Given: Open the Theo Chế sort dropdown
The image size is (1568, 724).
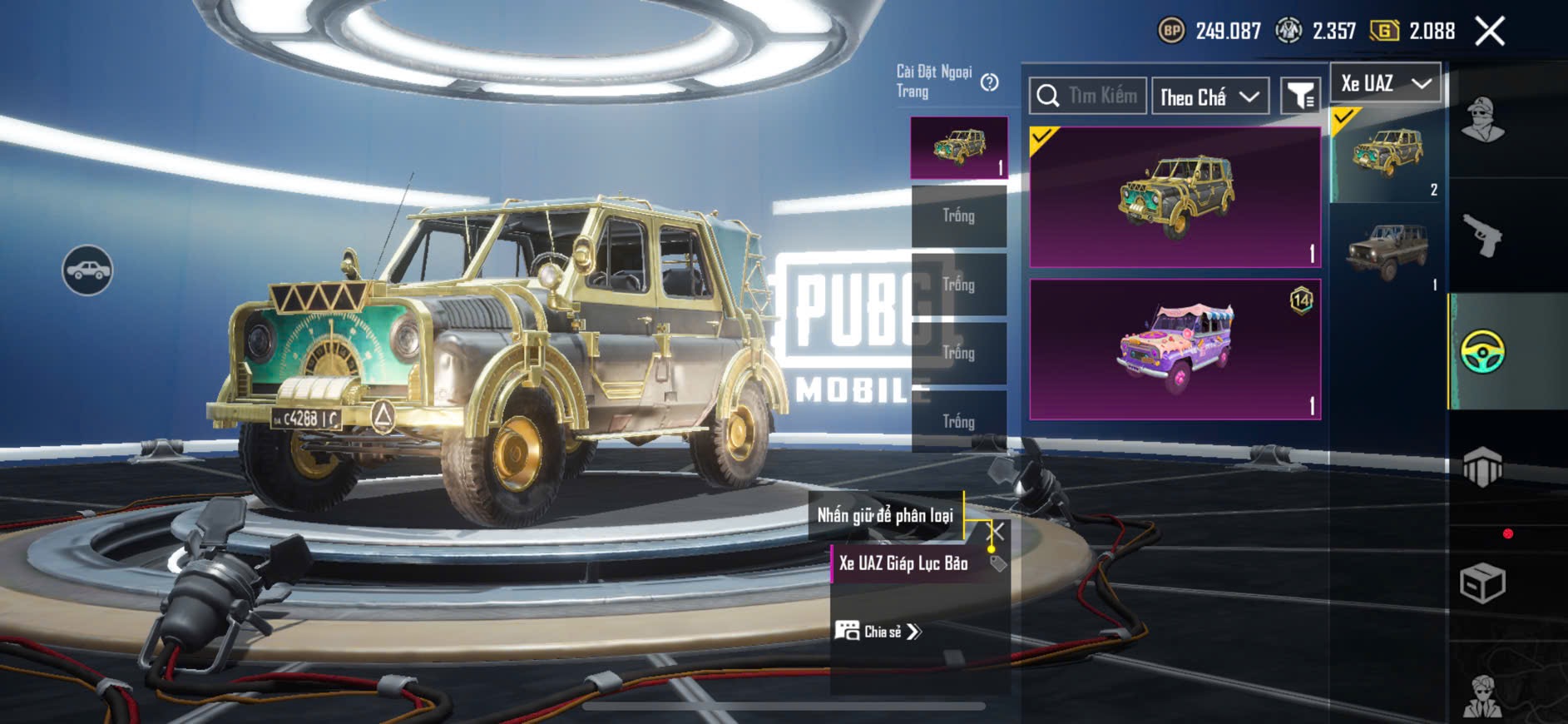Looking at the screenshot, I should point(1210,97).
